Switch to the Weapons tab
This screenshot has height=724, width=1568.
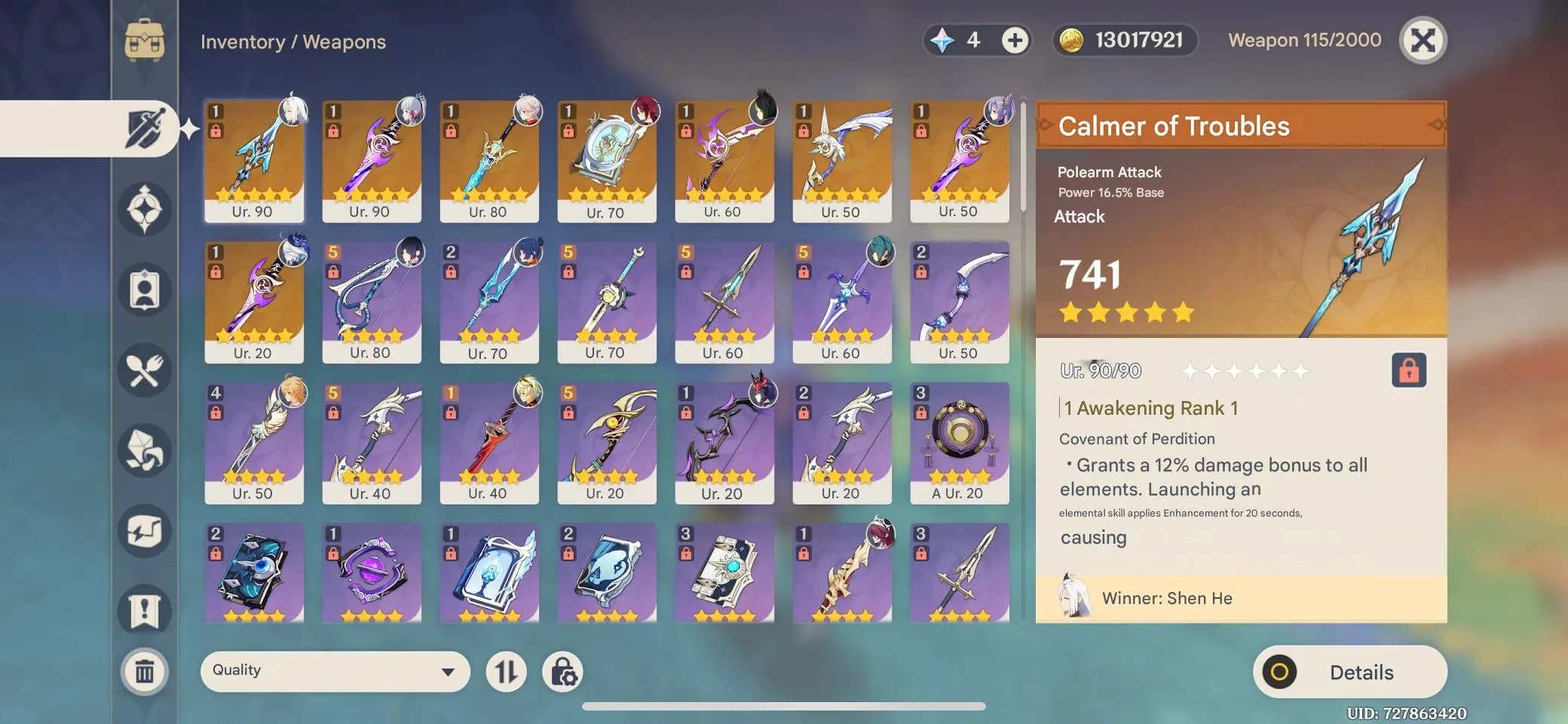pos(144,129)
